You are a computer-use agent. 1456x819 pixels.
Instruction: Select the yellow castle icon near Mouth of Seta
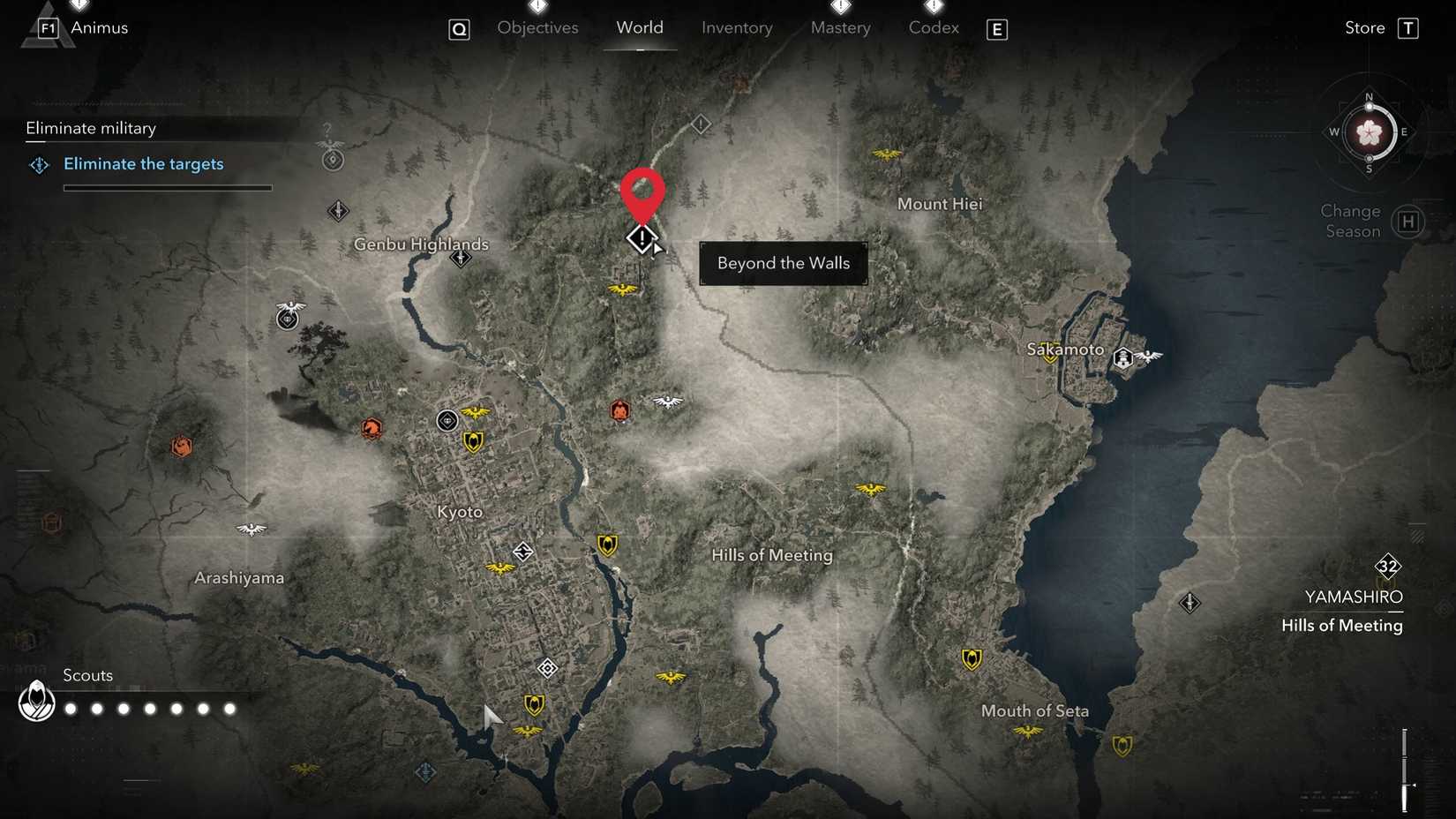pos(972,661)
